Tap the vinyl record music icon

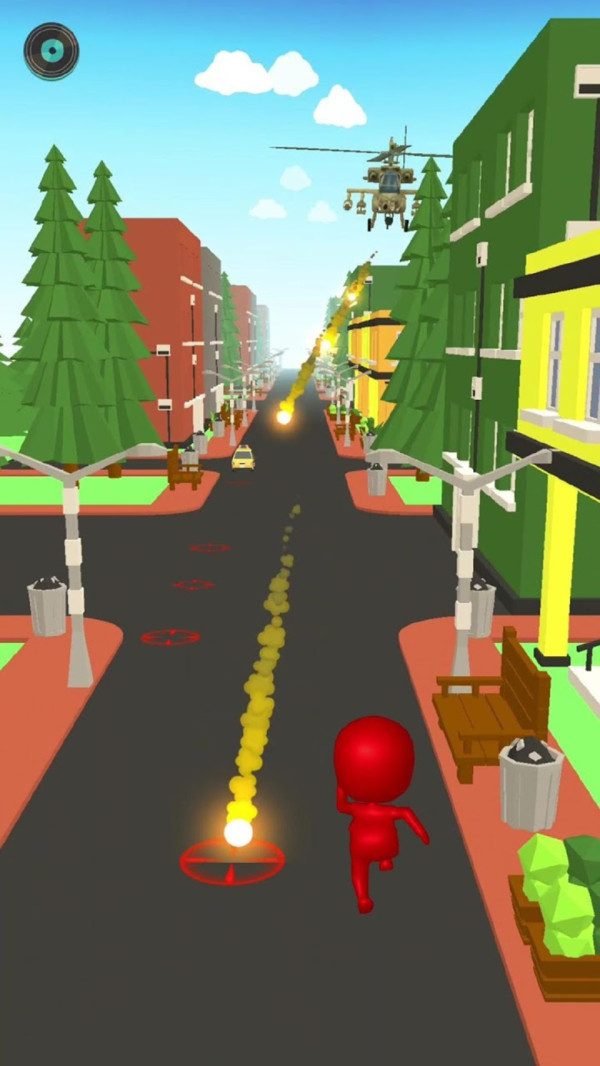point(51,51)
